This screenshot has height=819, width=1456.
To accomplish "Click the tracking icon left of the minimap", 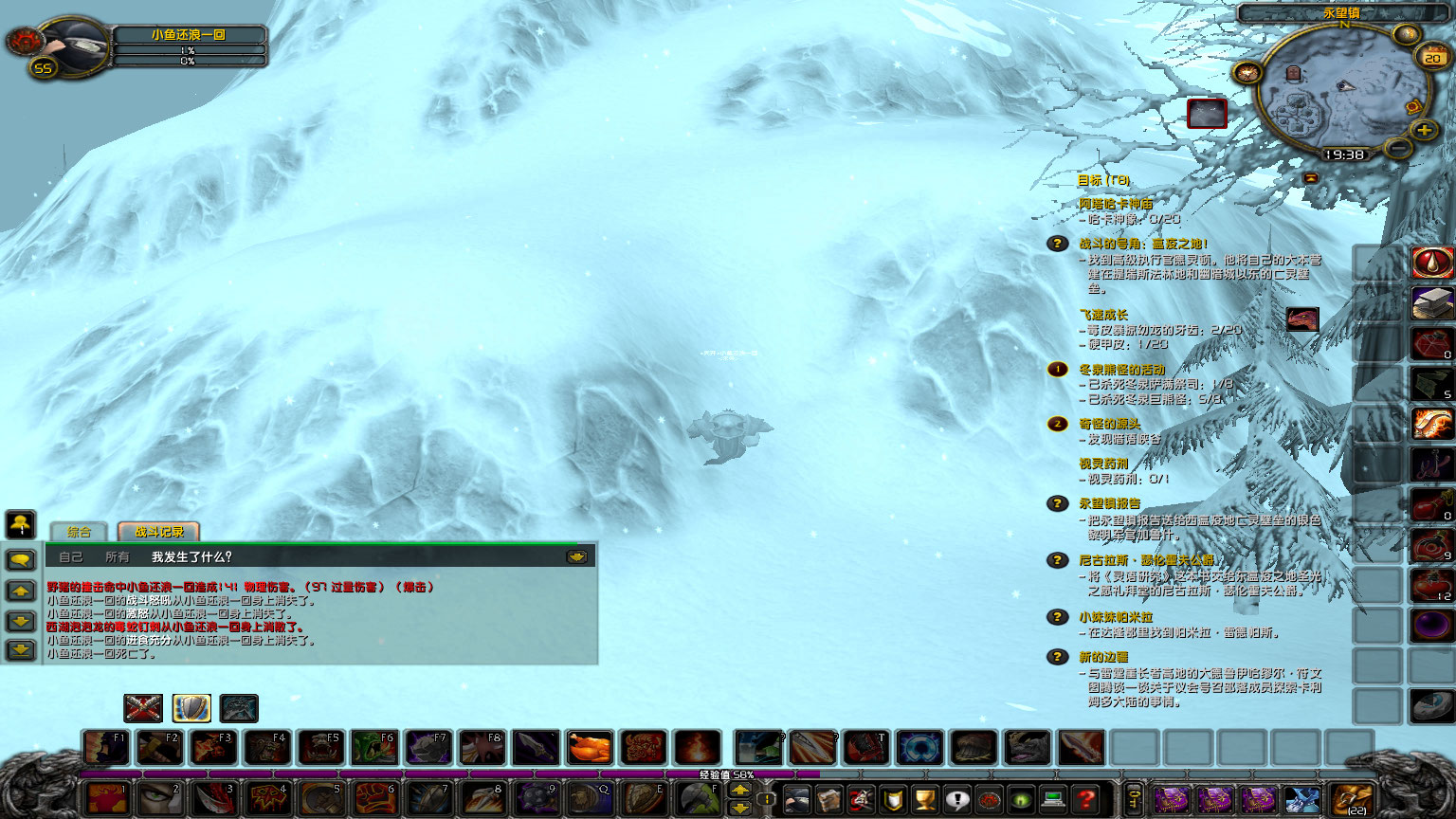I will (1247, 73).
